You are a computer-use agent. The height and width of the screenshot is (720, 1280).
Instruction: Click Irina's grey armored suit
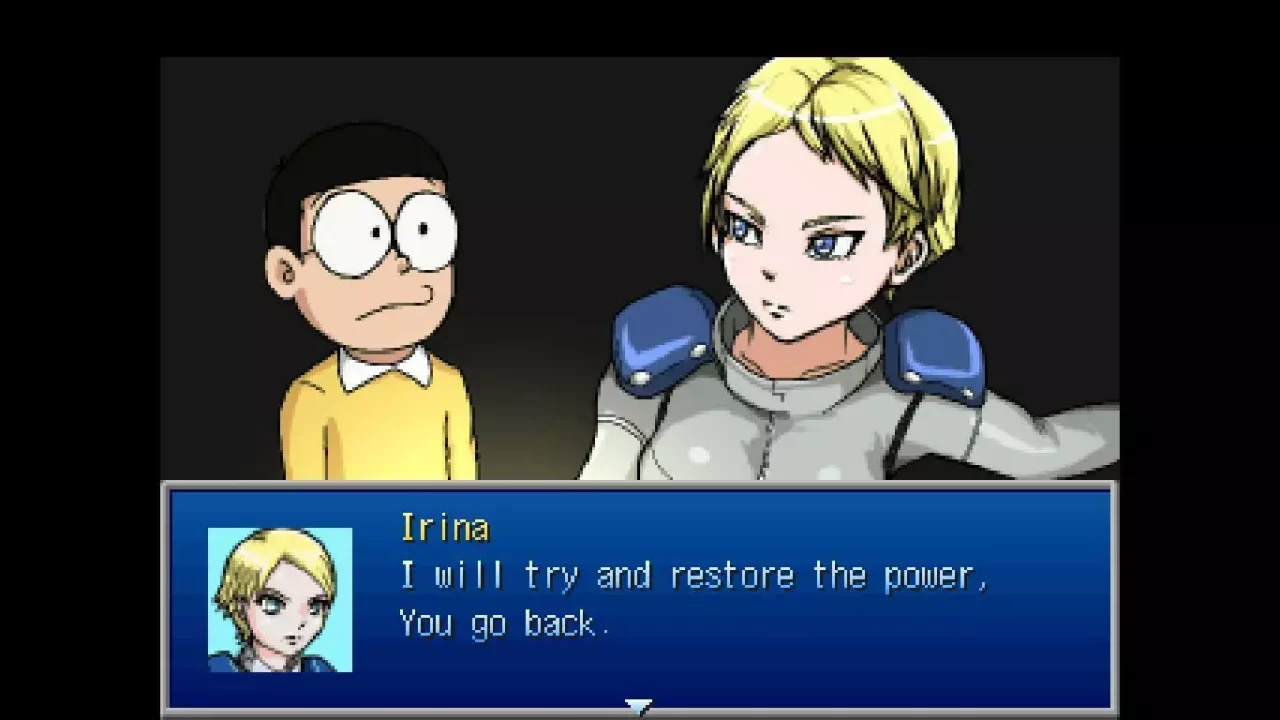pyautogui.click(x=780, y=440)
